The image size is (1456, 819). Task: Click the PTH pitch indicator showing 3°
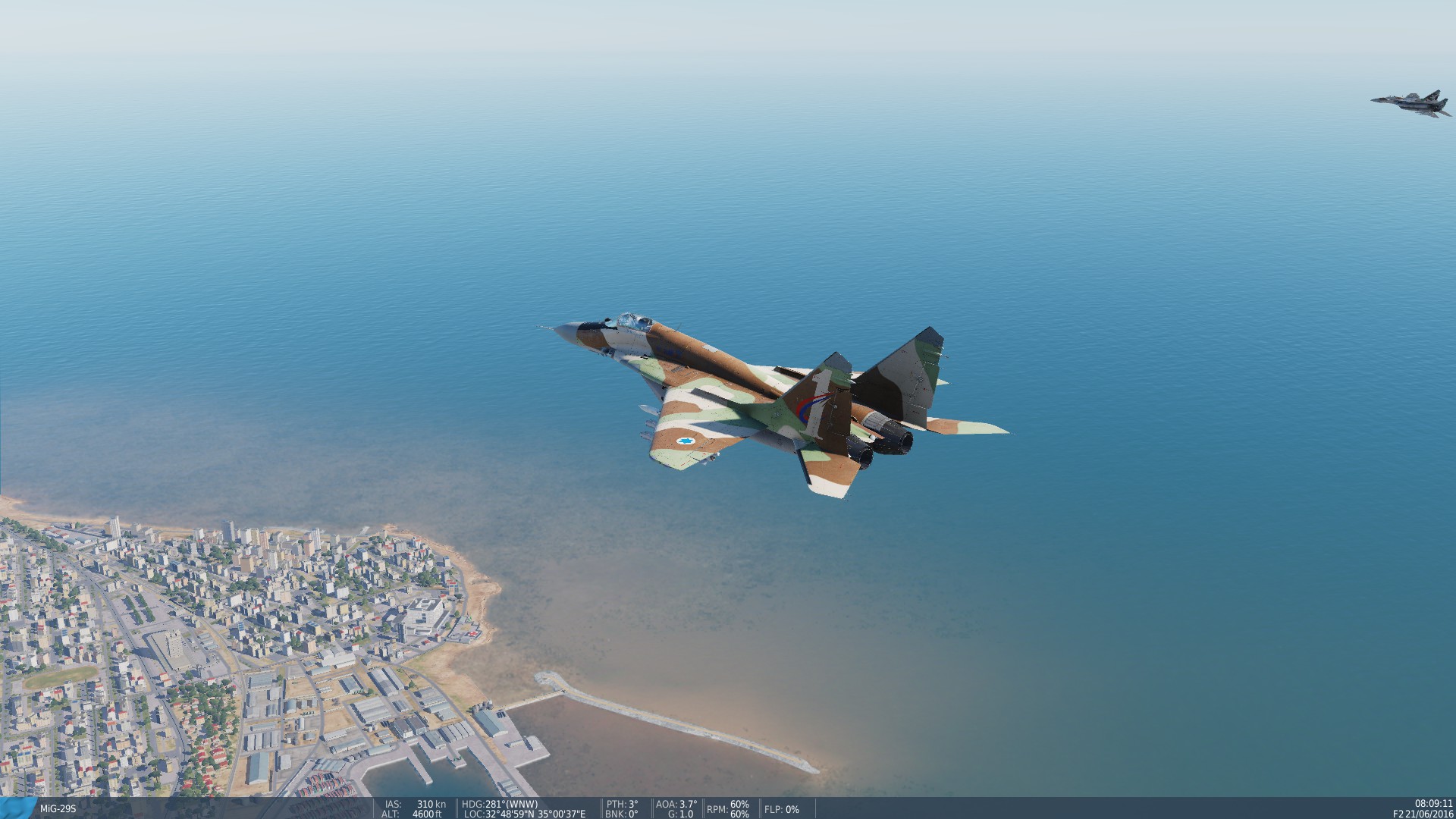[x=622, y=804]
